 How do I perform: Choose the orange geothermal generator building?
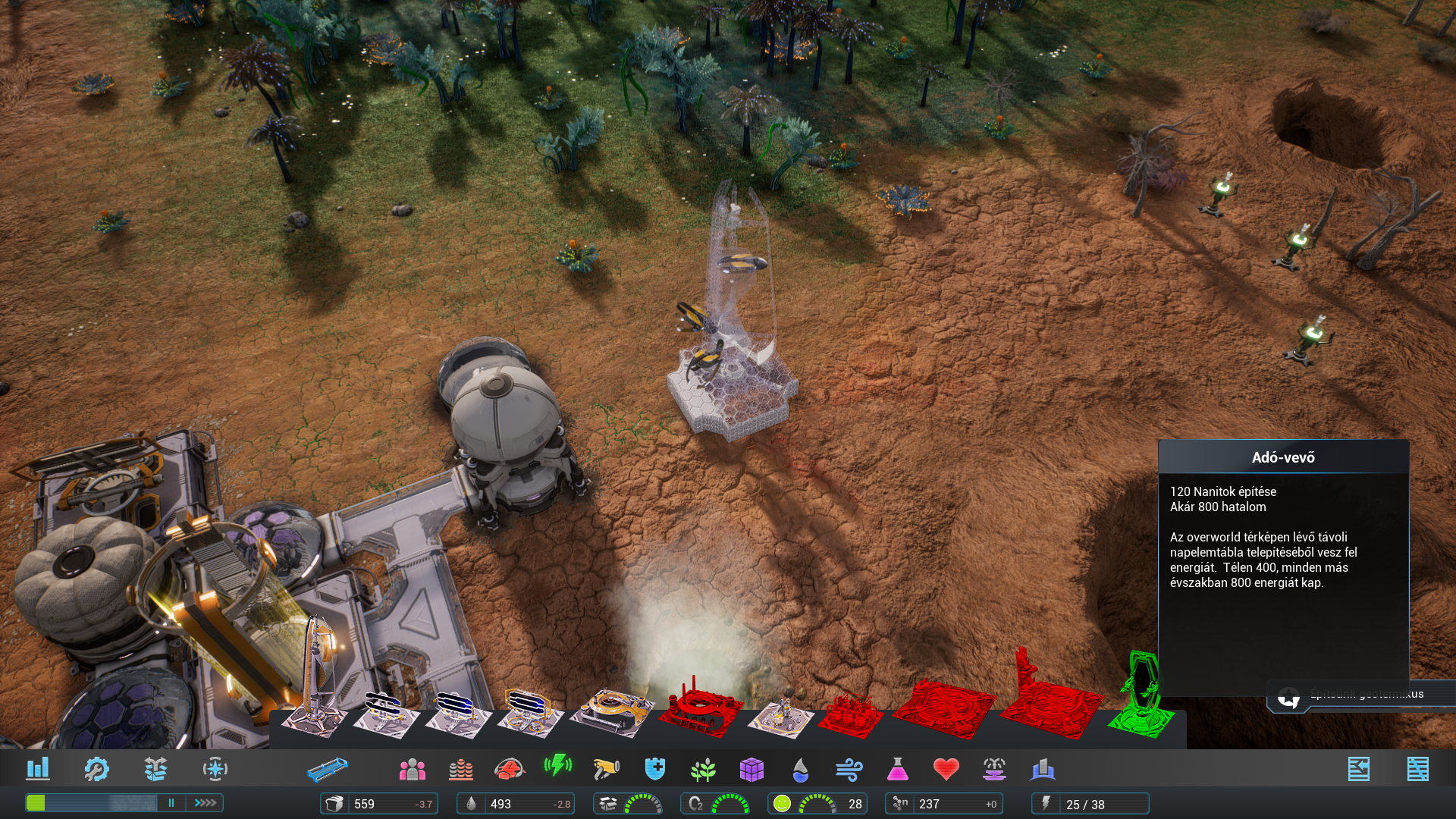[x=611, y=711]
